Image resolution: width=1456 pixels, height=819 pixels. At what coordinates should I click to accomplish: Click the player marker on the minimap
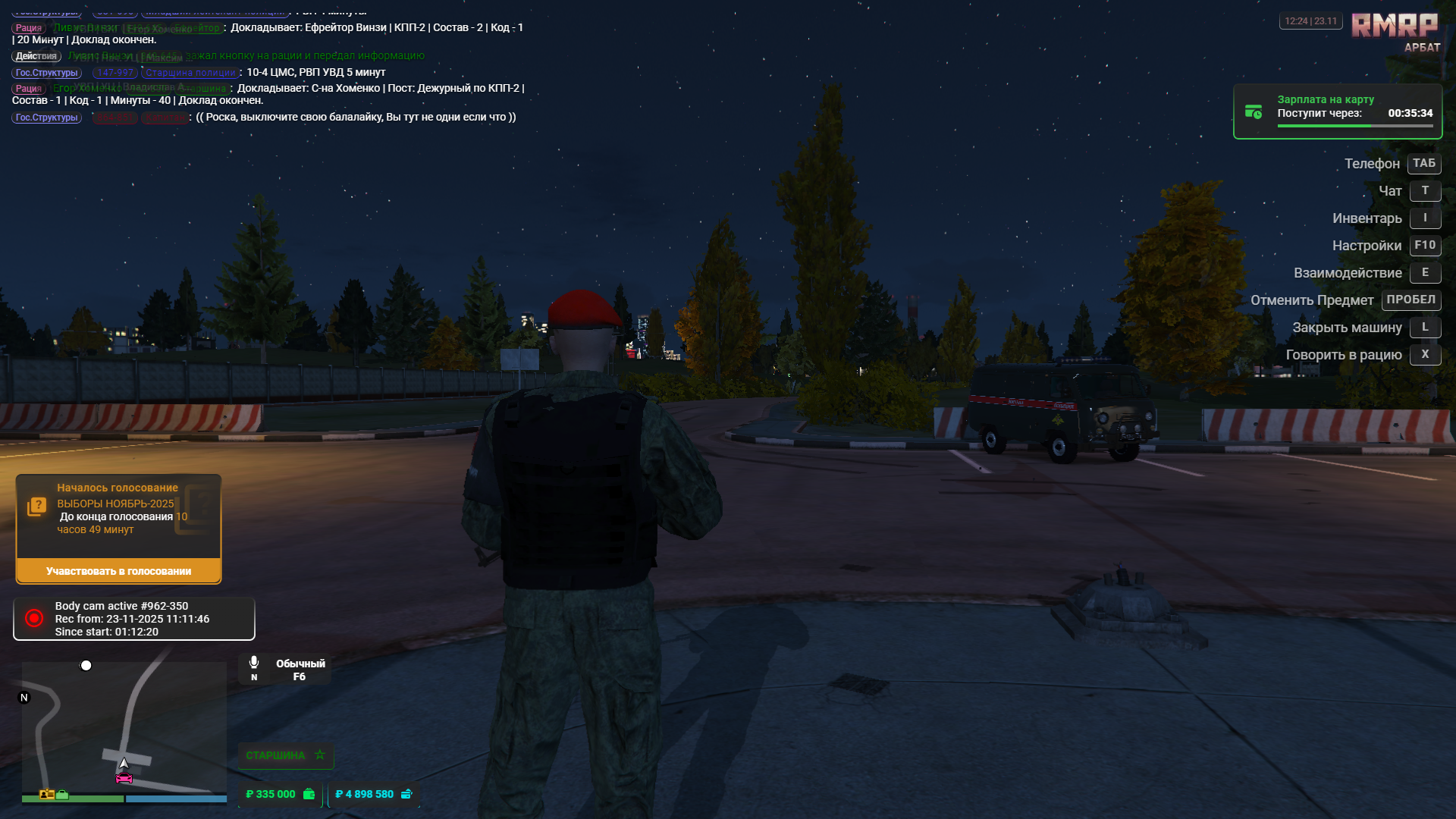click(124, 763)
